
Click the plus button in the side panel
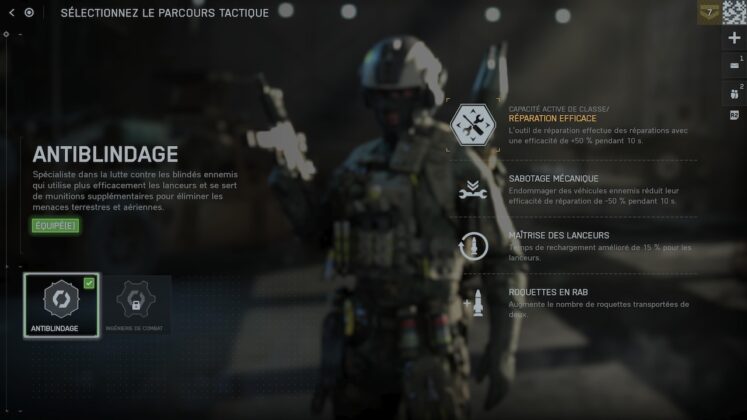pyautogui.click(x=734, y=38)
